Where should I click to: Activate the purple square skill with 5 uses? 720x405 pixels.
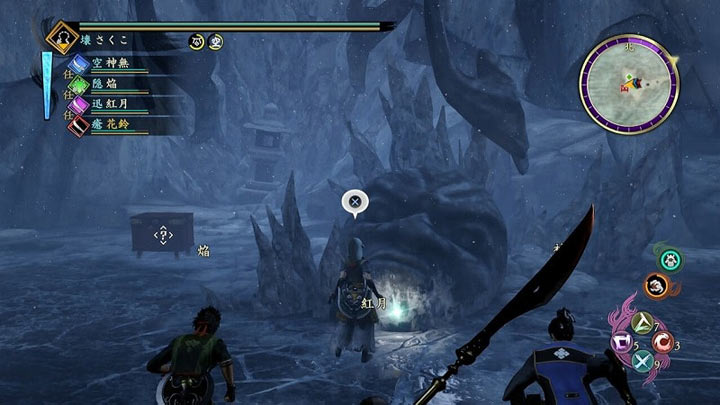622,343
